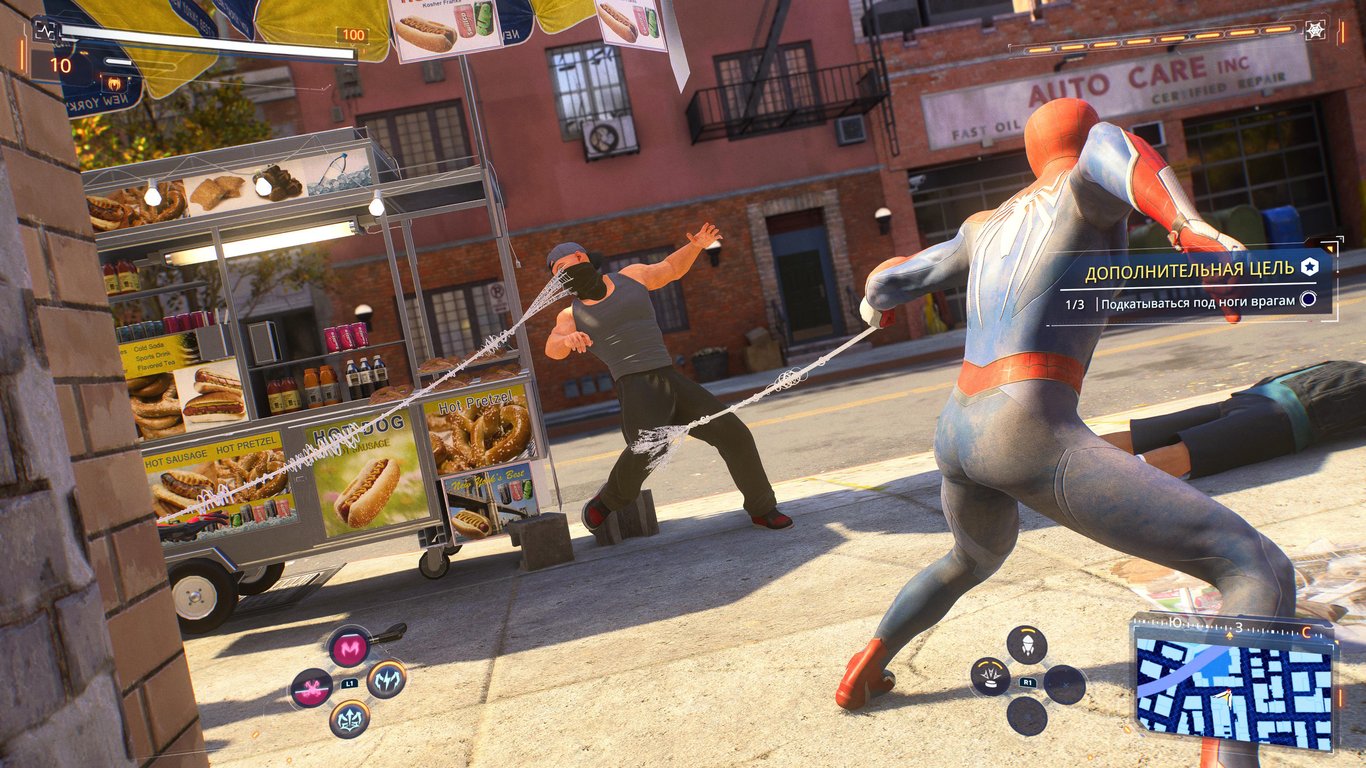Screen dimensions: 1366x768
Task: Select the Подкатываться под ноги врагам objective
Action: click(x=1197, y=302)
